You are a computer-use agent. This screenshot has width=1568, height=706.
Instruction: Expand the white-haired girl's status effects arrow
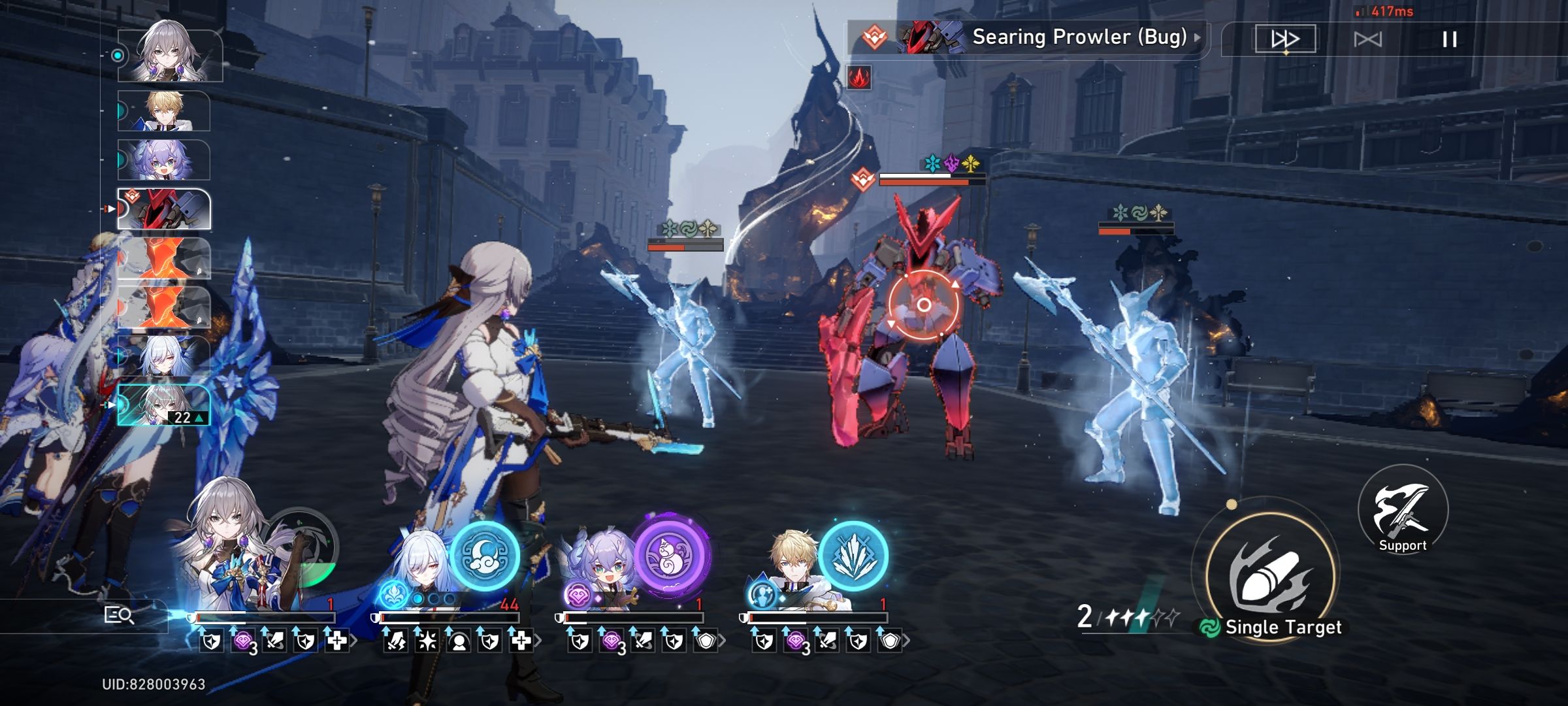pyautogui.click(x=538, y=641)
